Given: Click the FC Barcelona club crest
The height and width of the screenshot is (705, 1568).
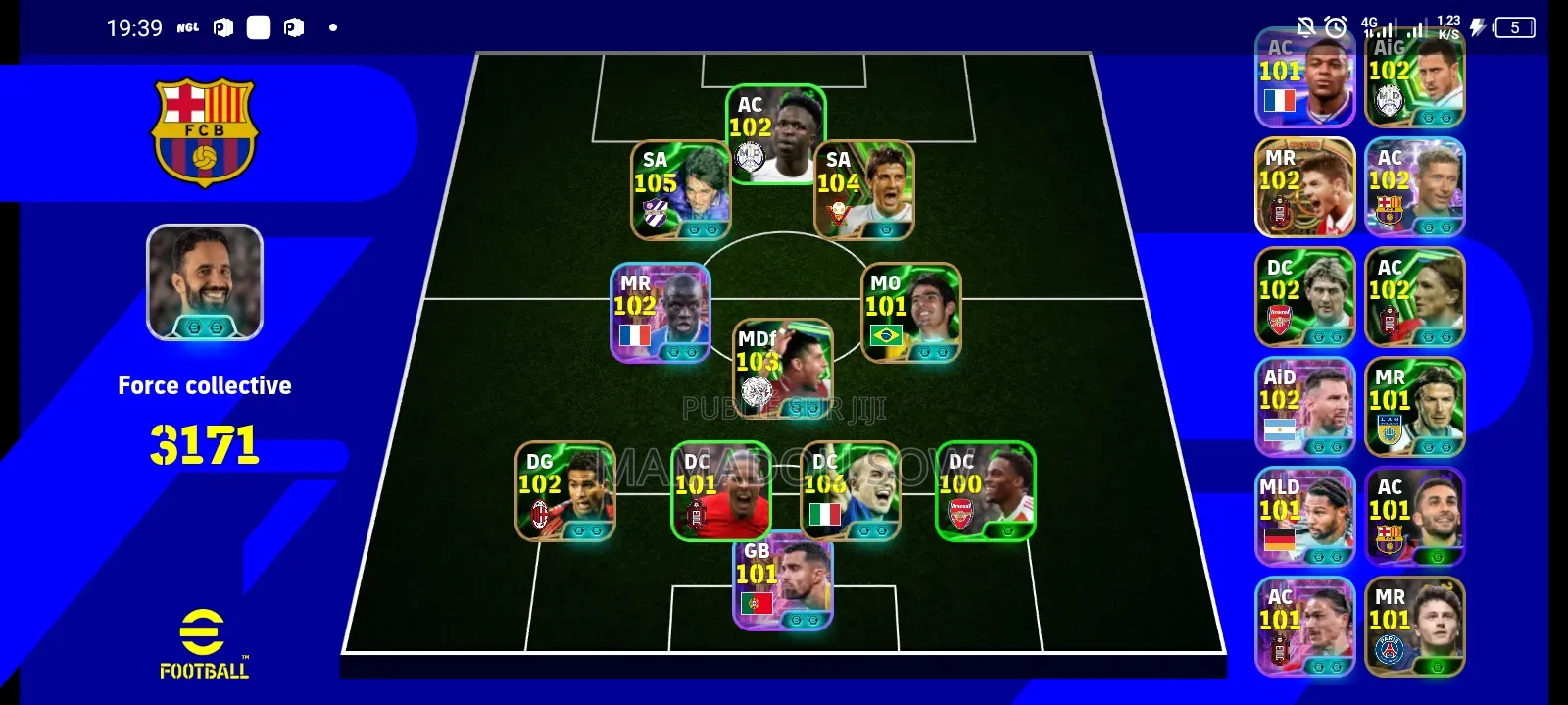Looking at the screenshot, I should pyautogui.click(x=204, y=132).
